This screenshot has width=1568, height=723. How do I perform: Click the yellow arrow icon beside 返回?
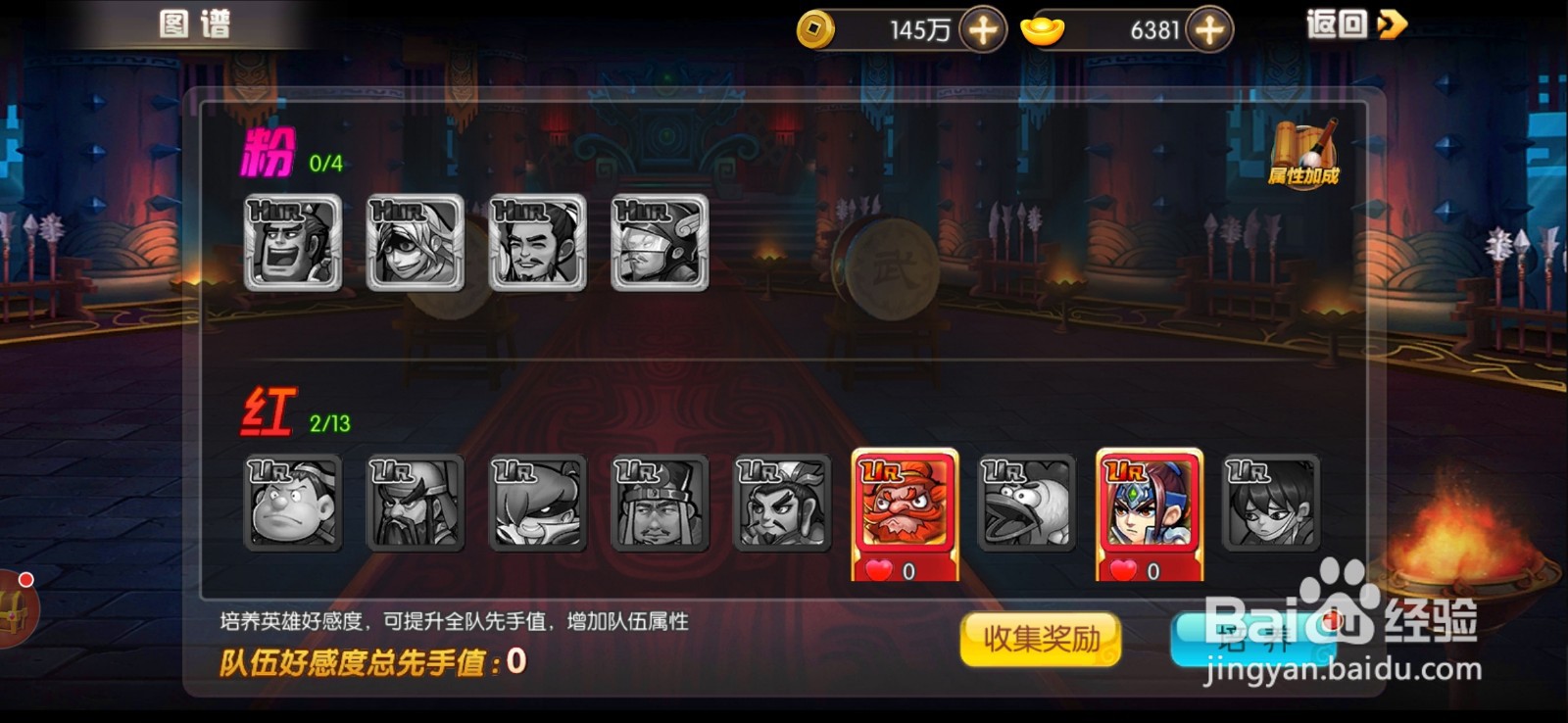coord(1392,24)
